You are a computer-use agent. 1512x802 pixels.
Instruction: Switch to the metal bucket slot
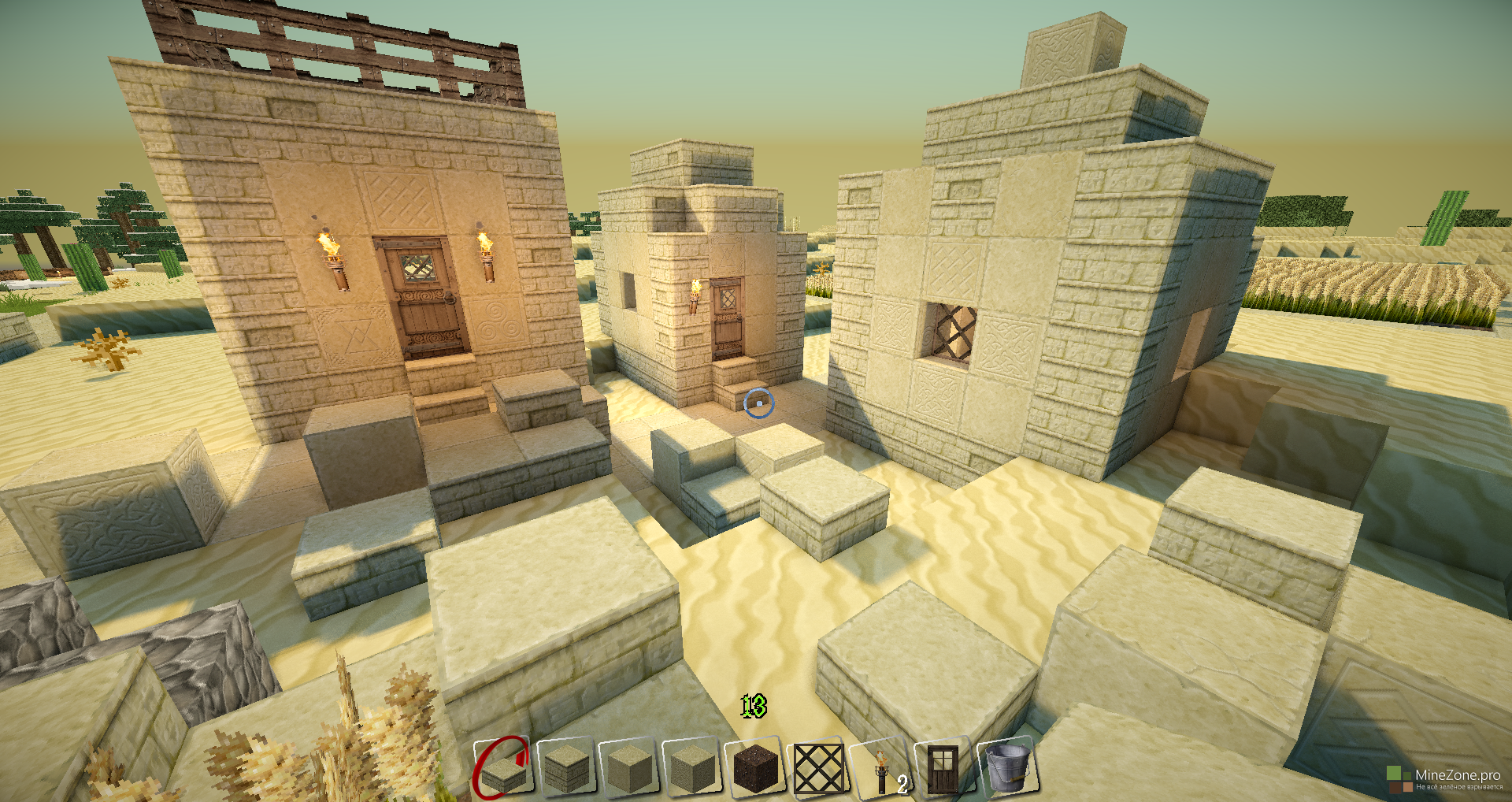[1007, 767]
